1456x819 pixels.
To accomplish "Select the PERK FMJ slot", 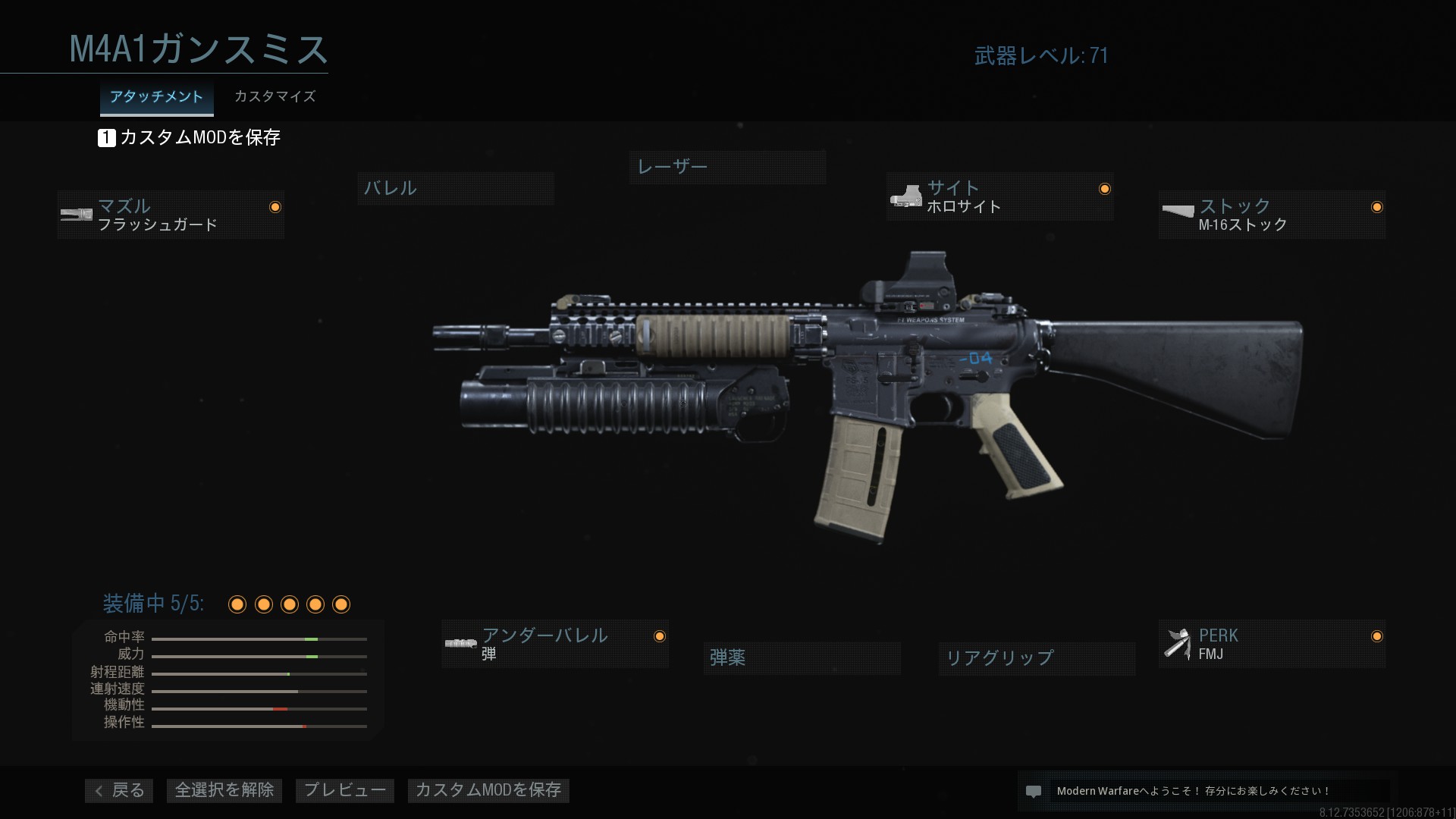I will point(1272,644).
